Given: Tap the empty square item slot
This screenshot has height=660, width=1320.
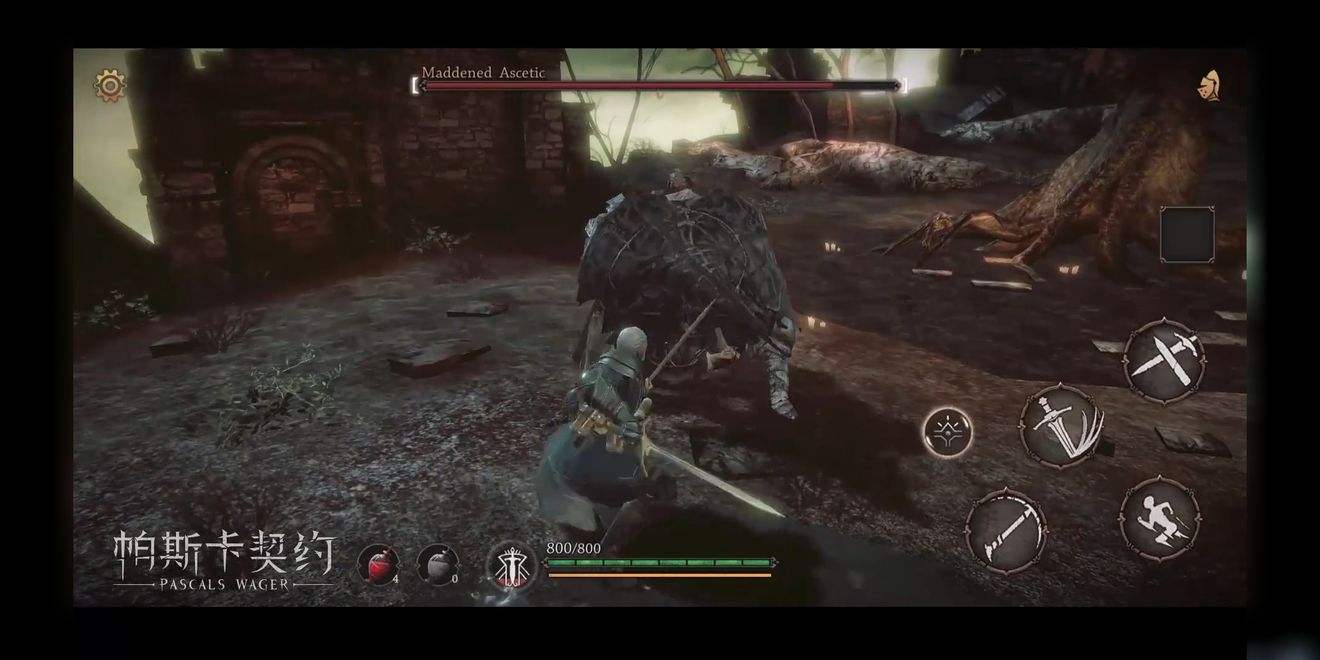Looking at the screenshot, I should coord(1187,234).
